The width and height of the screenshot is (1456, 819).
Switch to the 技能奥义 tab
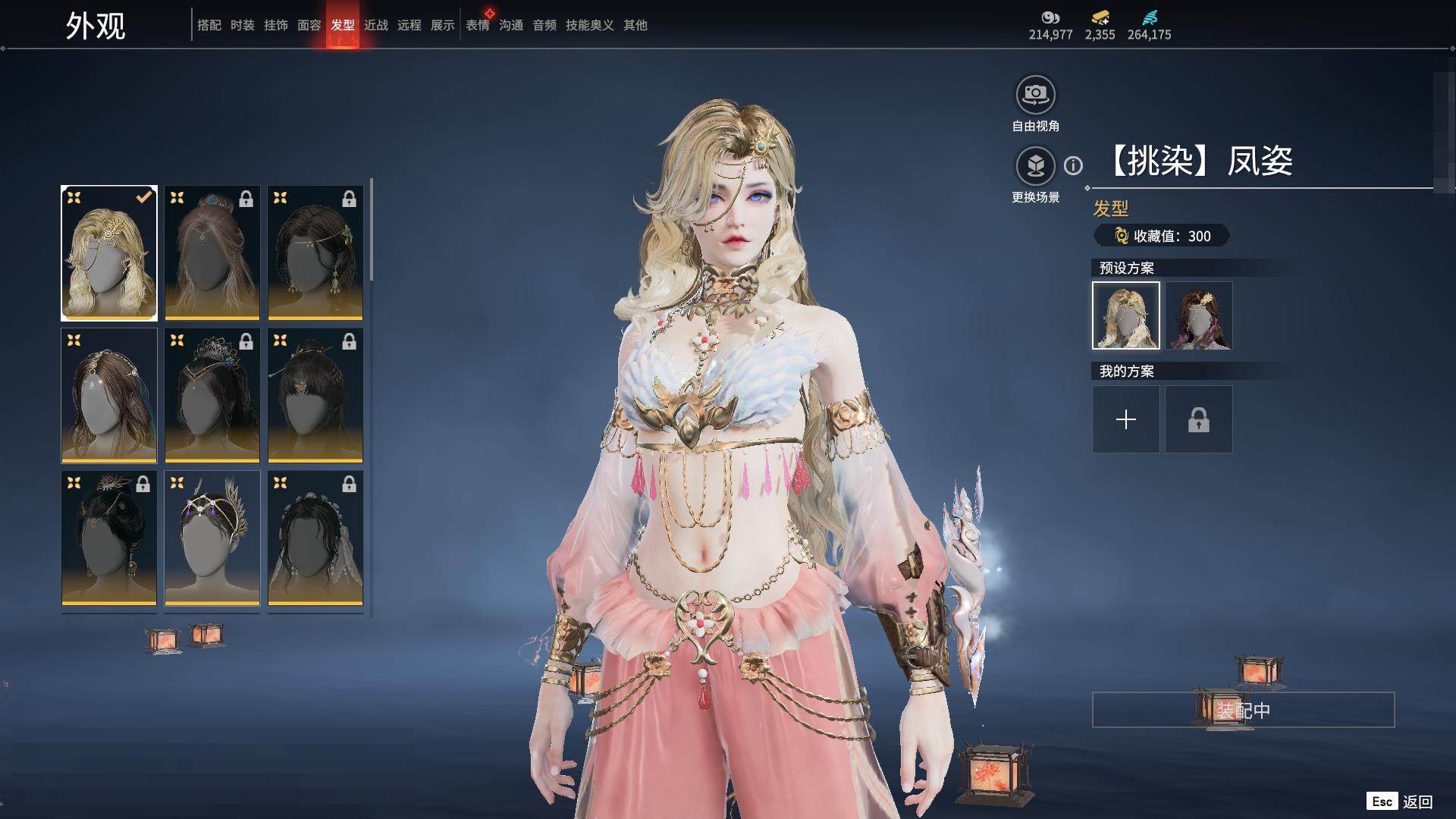(x=589, y=25)
